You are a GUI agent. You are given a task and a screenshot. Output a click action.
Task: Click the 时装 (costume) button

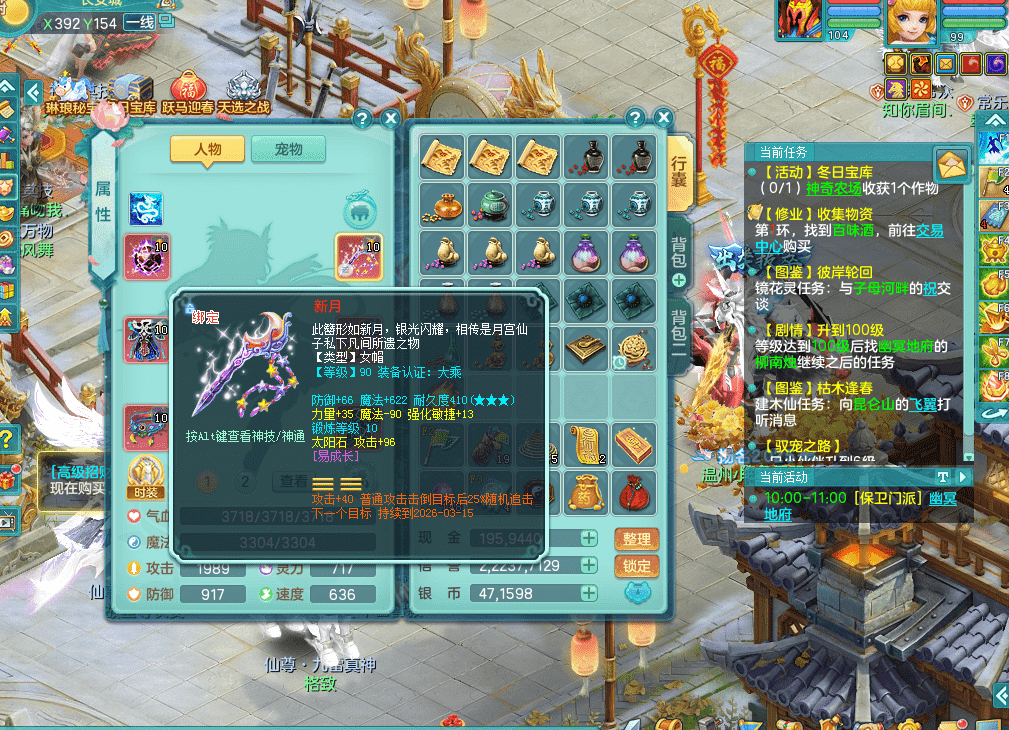coord(146,476)
